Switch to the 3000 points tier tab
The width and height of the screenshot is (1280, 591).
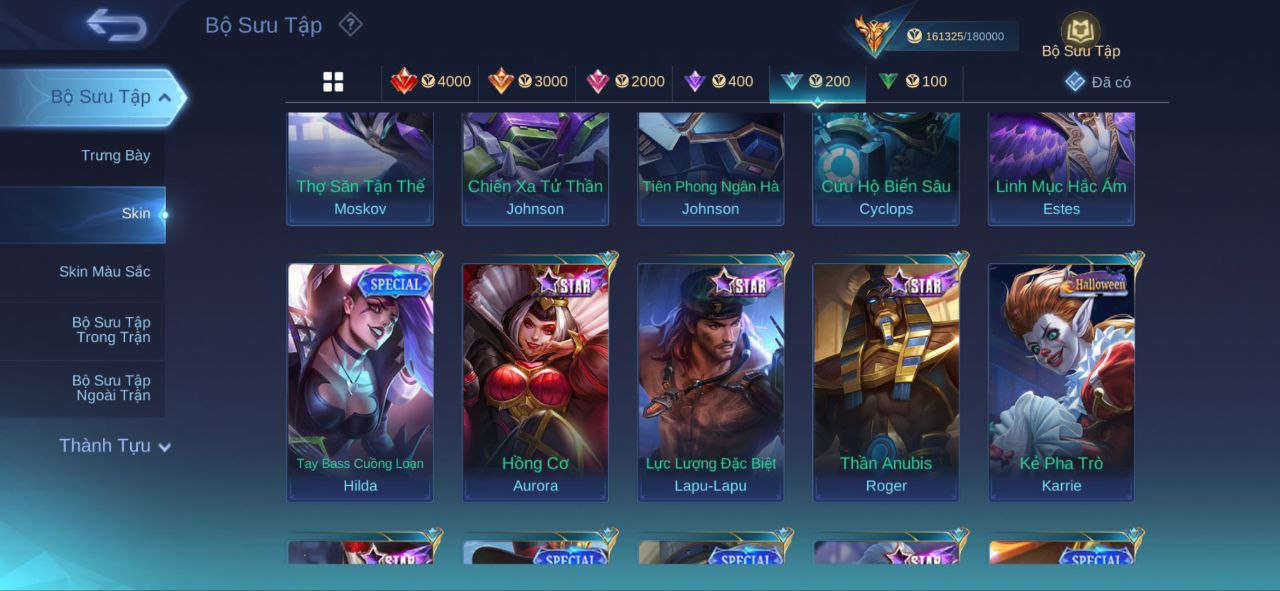click(x=528, y=82)
